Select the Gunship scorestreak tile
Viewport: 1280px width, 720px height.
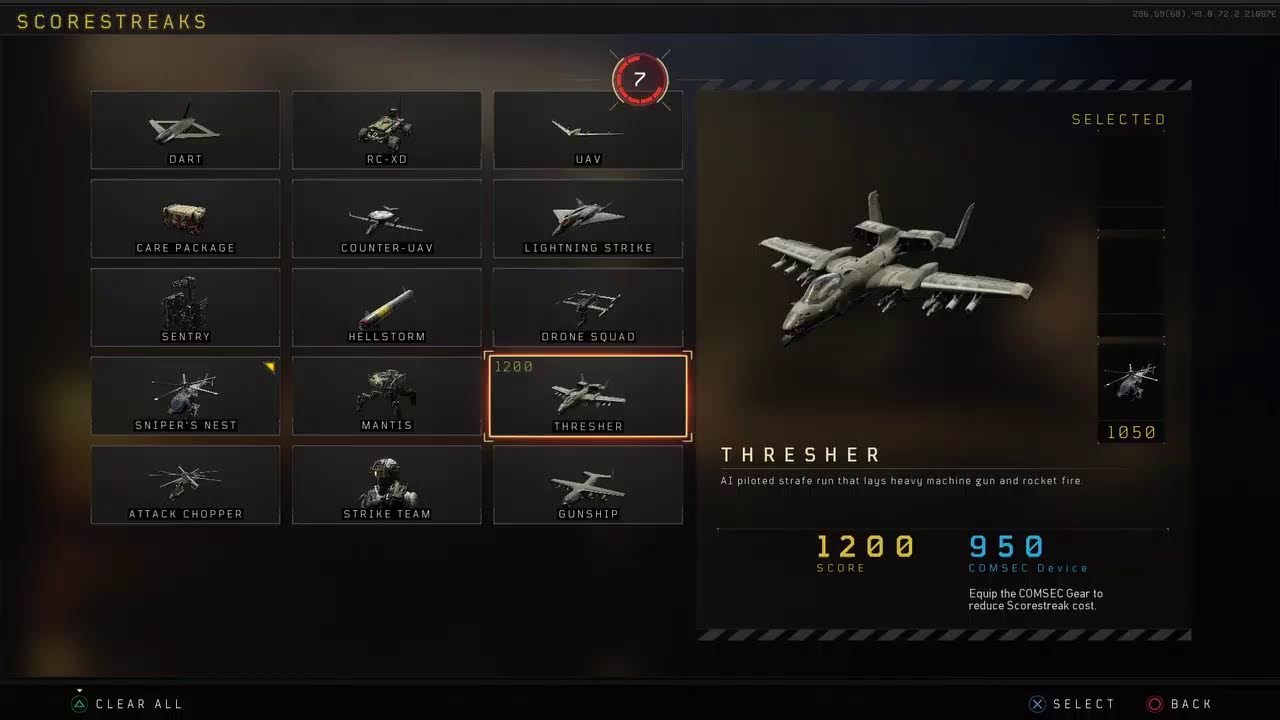[x=588, y=485]
